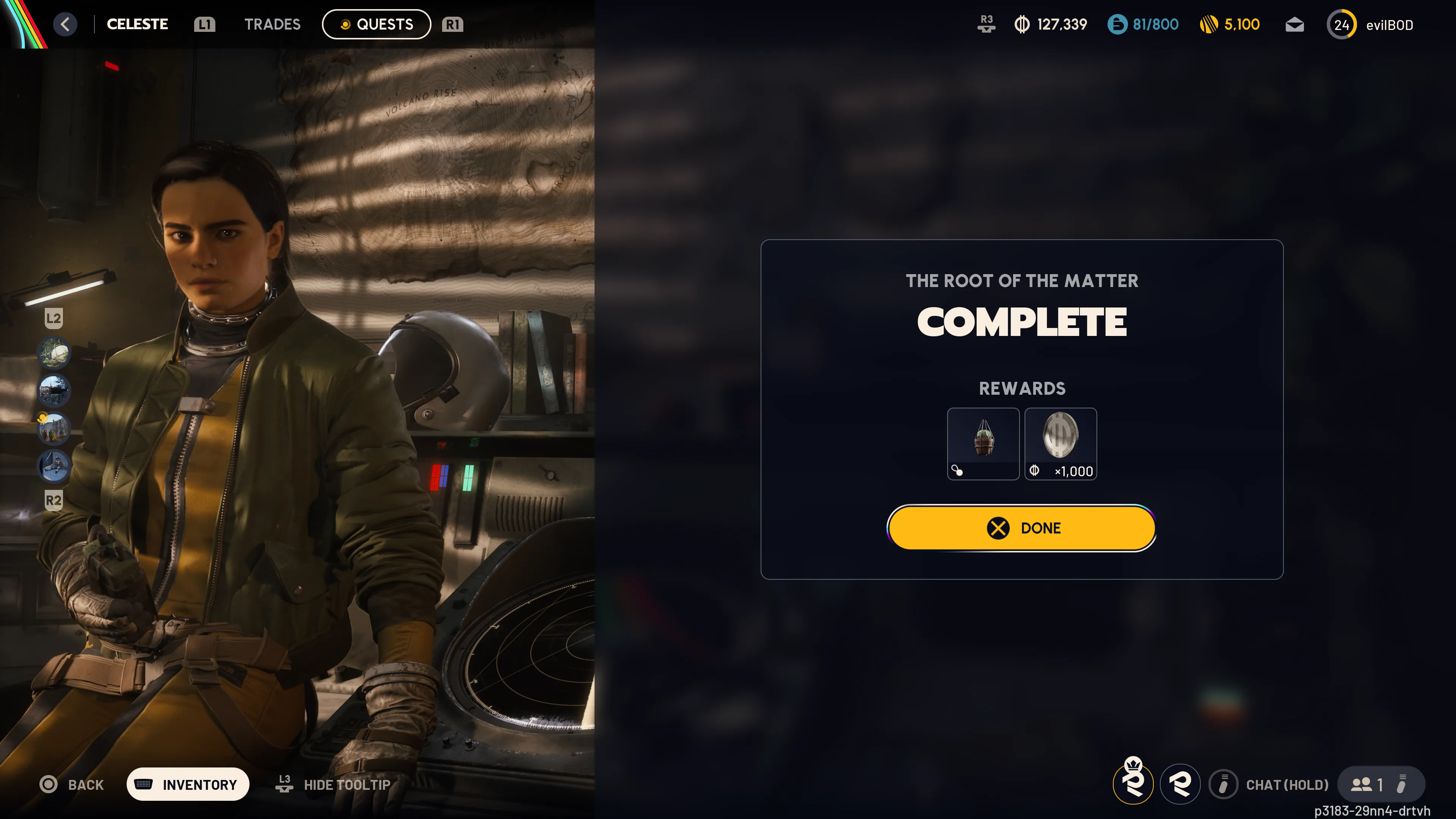Click the hanging plant reward item

(983, 444)
